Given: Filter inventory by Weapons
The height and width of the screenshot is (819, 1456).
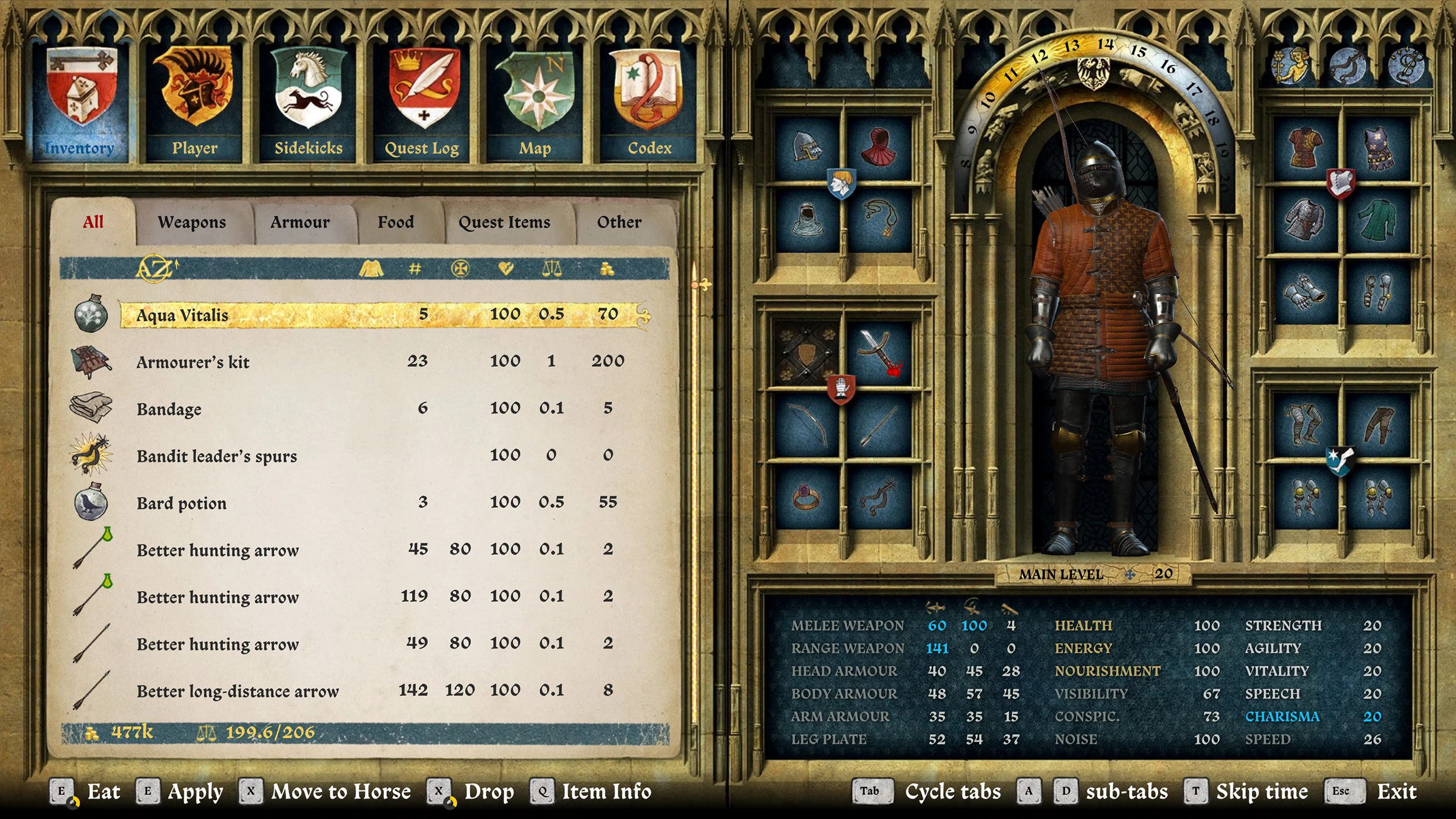Looking at the screenshot, I should (192, 222).
